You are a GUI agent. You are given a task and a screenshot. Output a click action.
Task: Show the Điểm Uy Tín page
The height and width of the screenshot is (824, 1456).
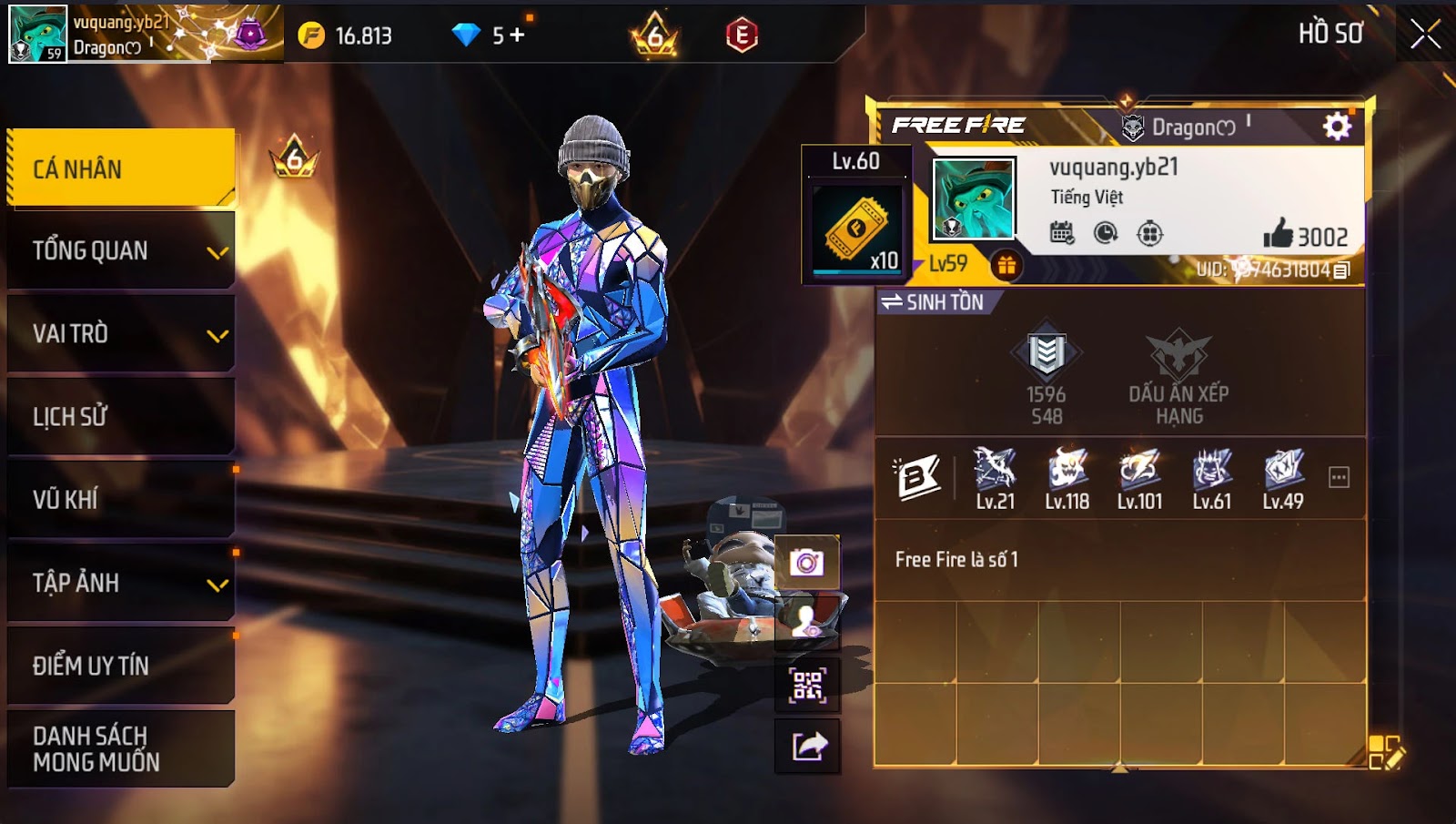coord(120,666)
